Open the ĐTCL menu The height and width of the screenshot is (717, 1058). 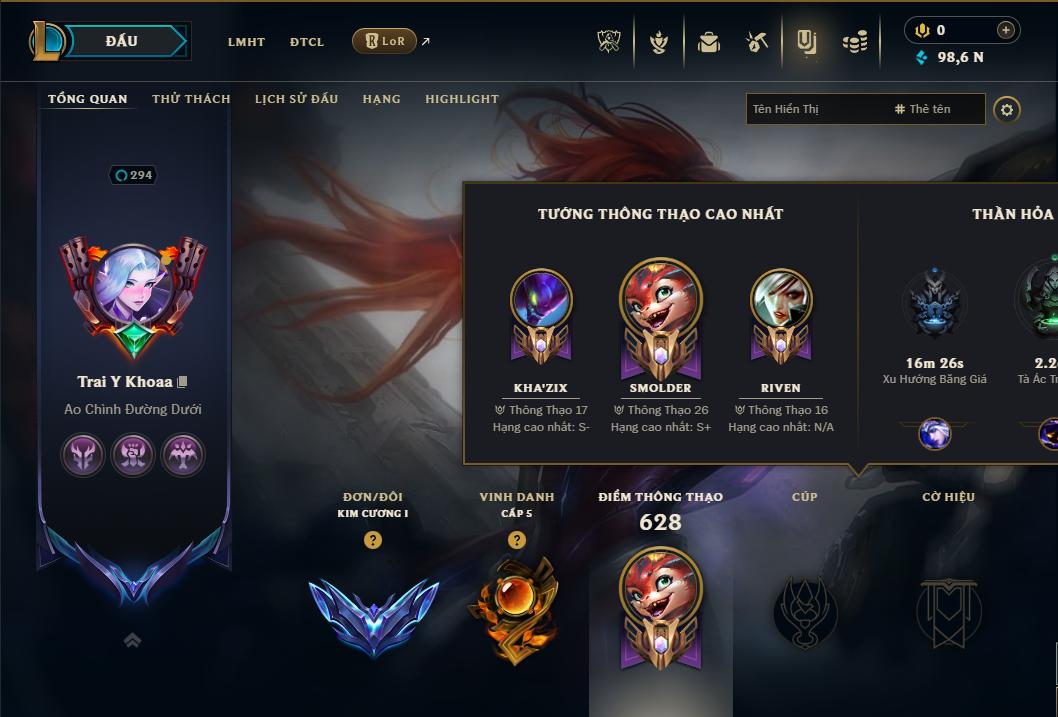(307, 42)
